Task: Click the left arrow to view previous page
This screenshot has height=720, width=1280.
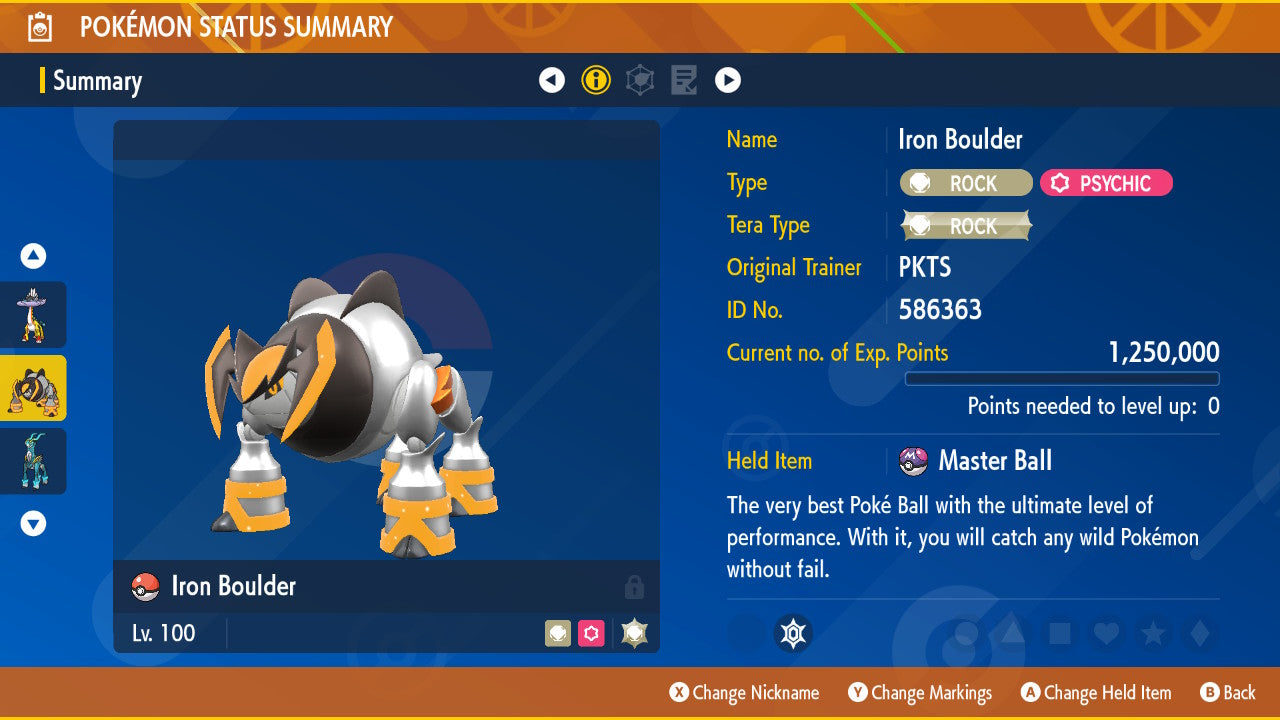Action: click(552, 80)
